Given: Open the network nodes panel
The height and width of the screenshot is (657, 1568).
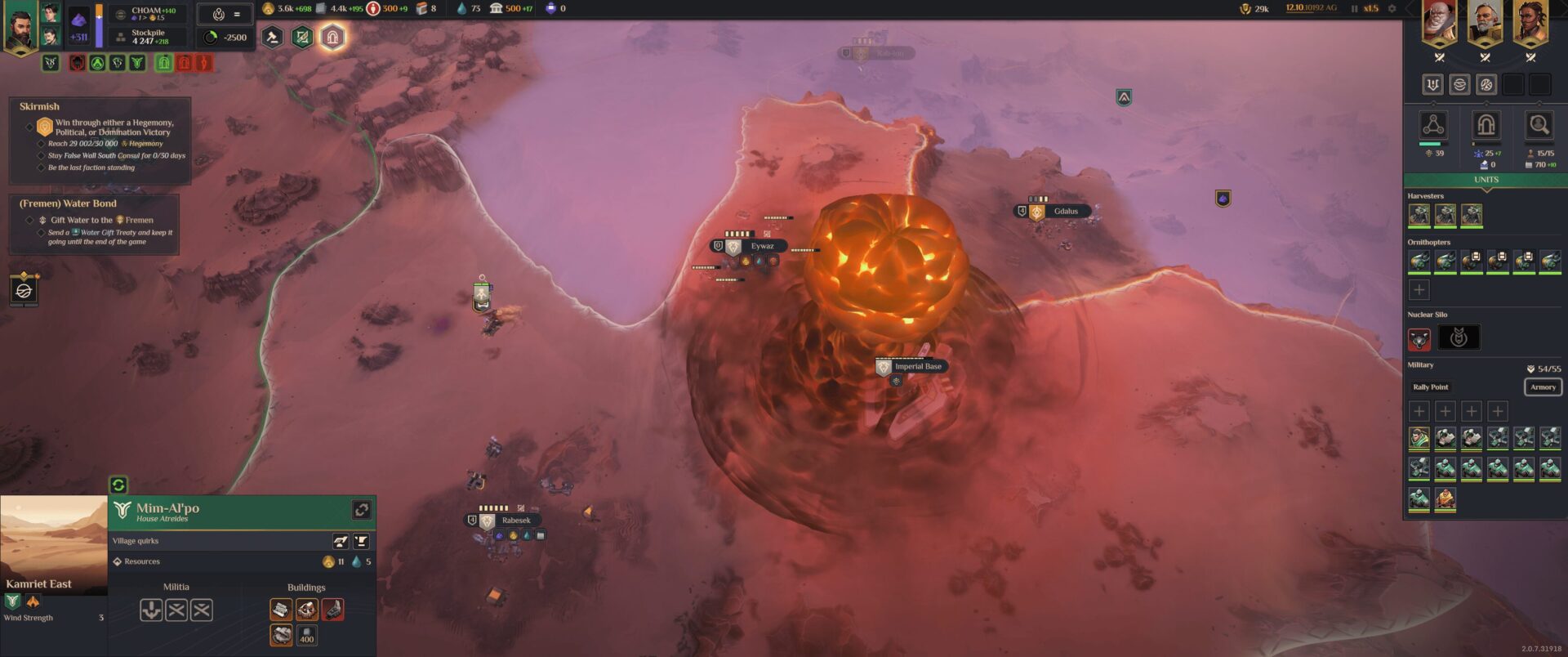Looking at the screenshot, I should click(1432, 125).
